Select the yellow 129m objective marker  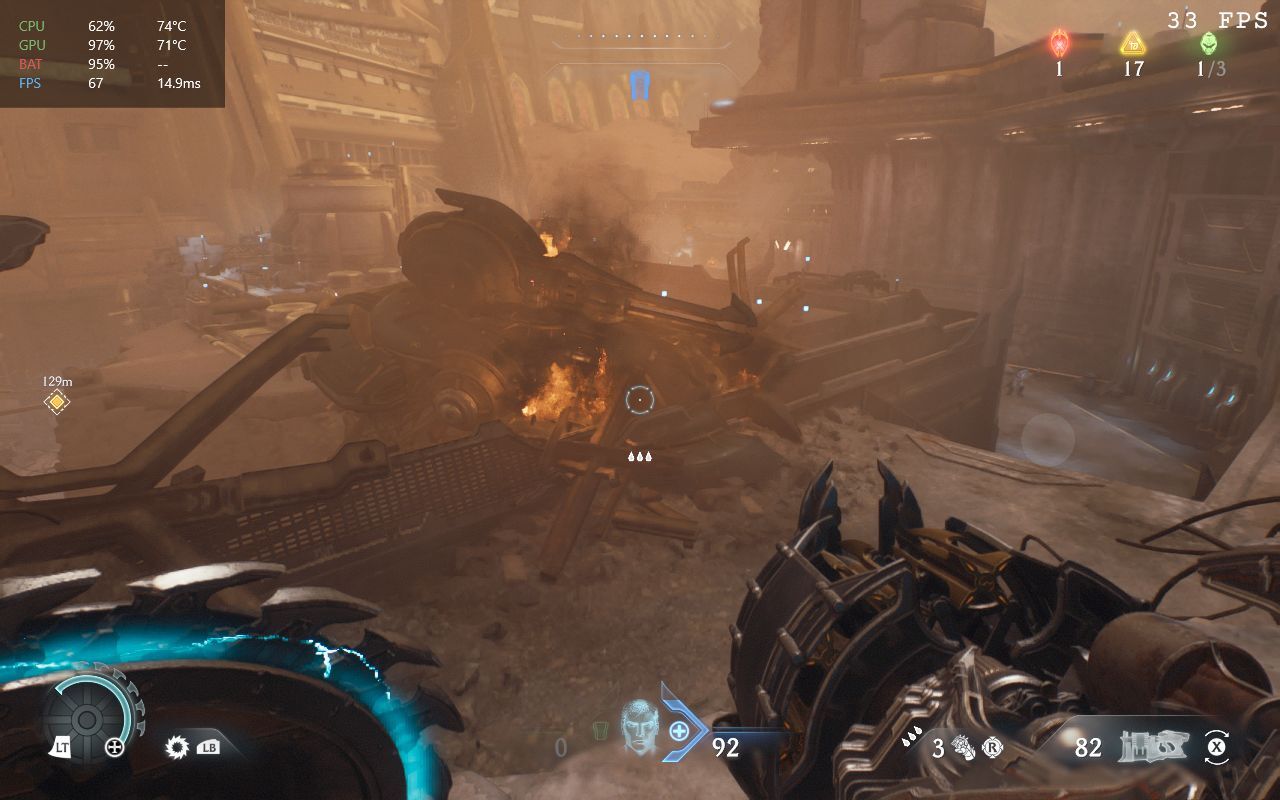pyautogui.click(x=57, y=402)
